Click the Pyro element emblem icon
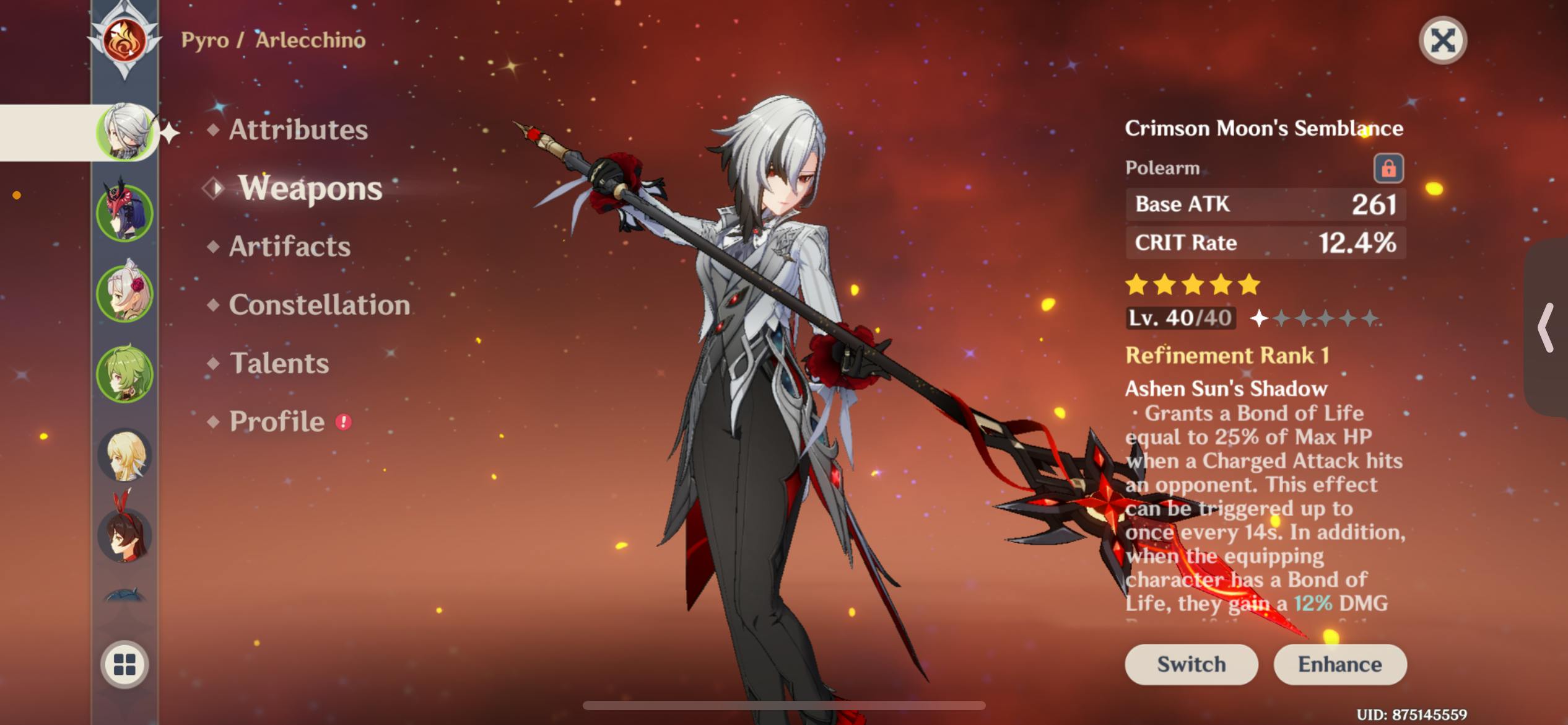This screenshot has width=1568, height=725. 124,41
